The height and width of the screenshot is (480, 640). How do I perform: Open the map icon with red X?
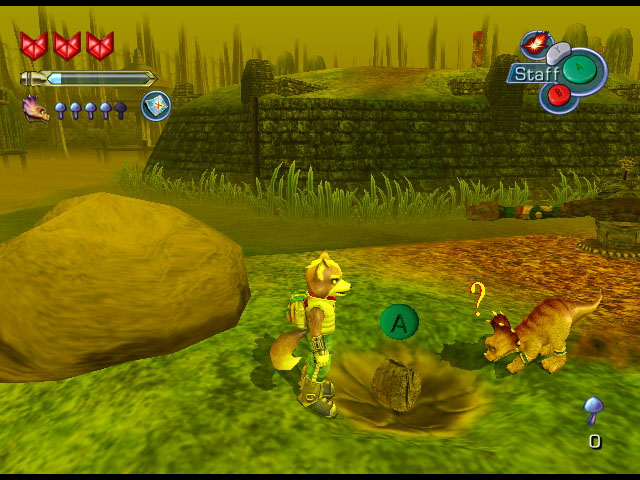click(x=155, y=106)
